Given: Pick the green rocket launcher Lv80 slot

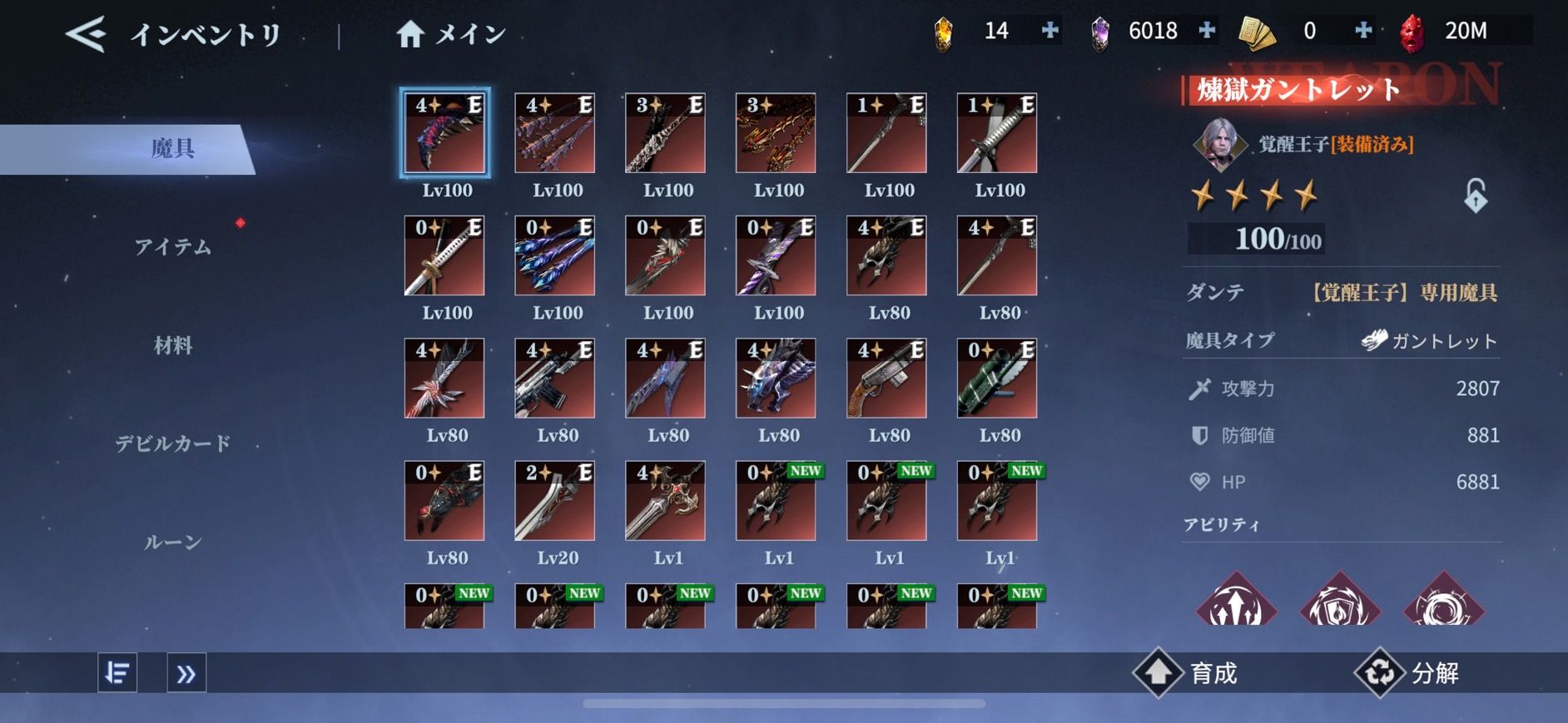Looking at the screenshot, I should click(x=997, y=379).
